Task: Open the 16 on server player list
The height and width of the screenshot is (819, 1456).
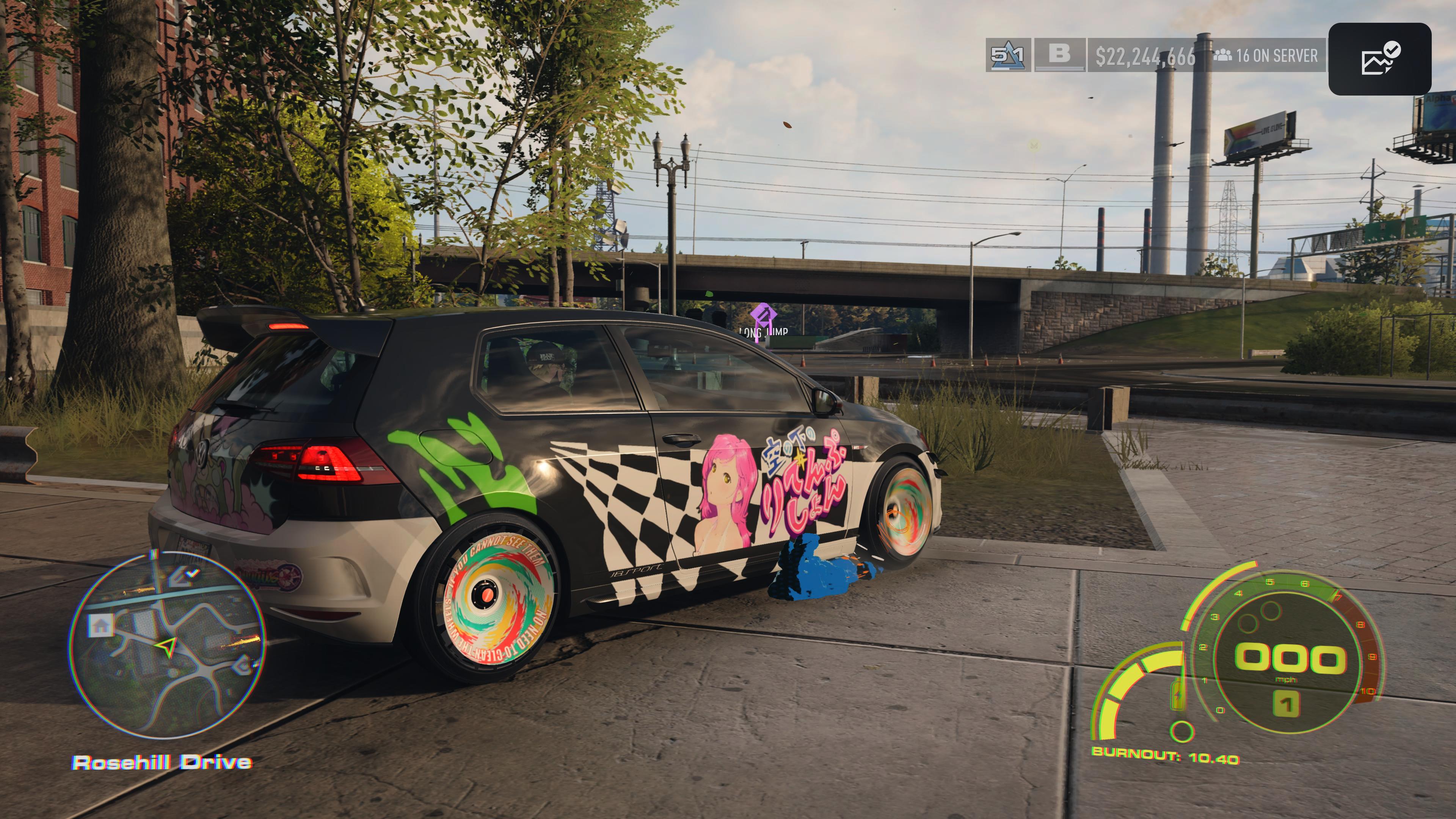Action: coord(1266,55)
